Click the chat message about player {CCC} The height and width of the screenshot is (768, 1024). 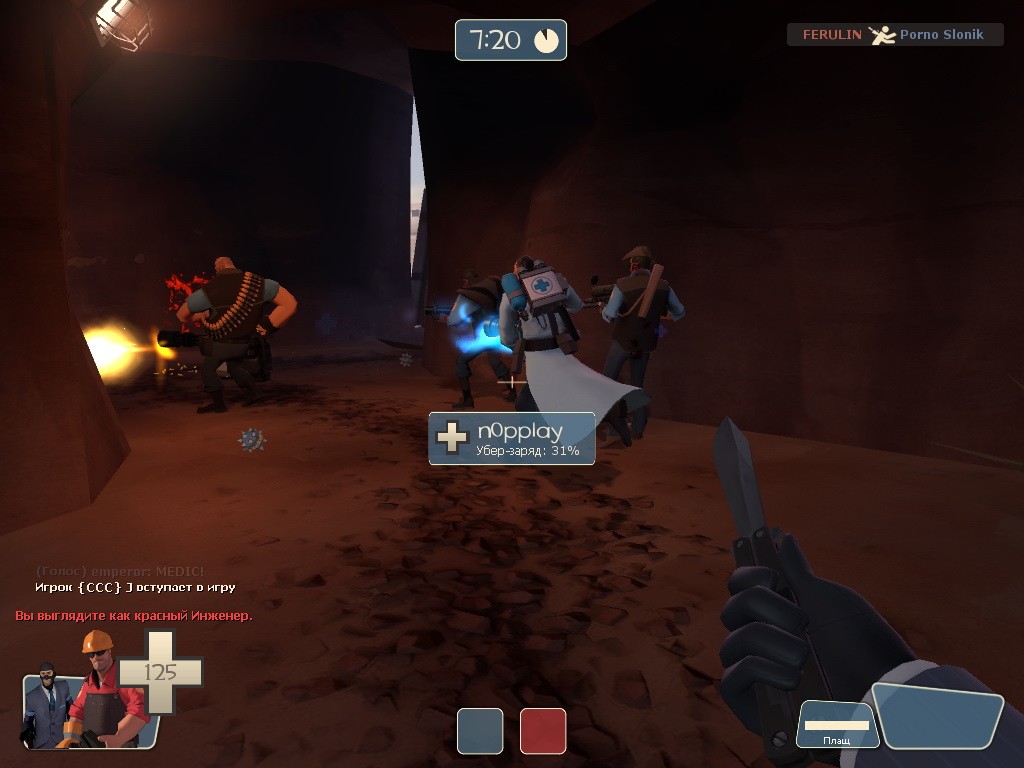pyautogui.click(x=135, y=587)
